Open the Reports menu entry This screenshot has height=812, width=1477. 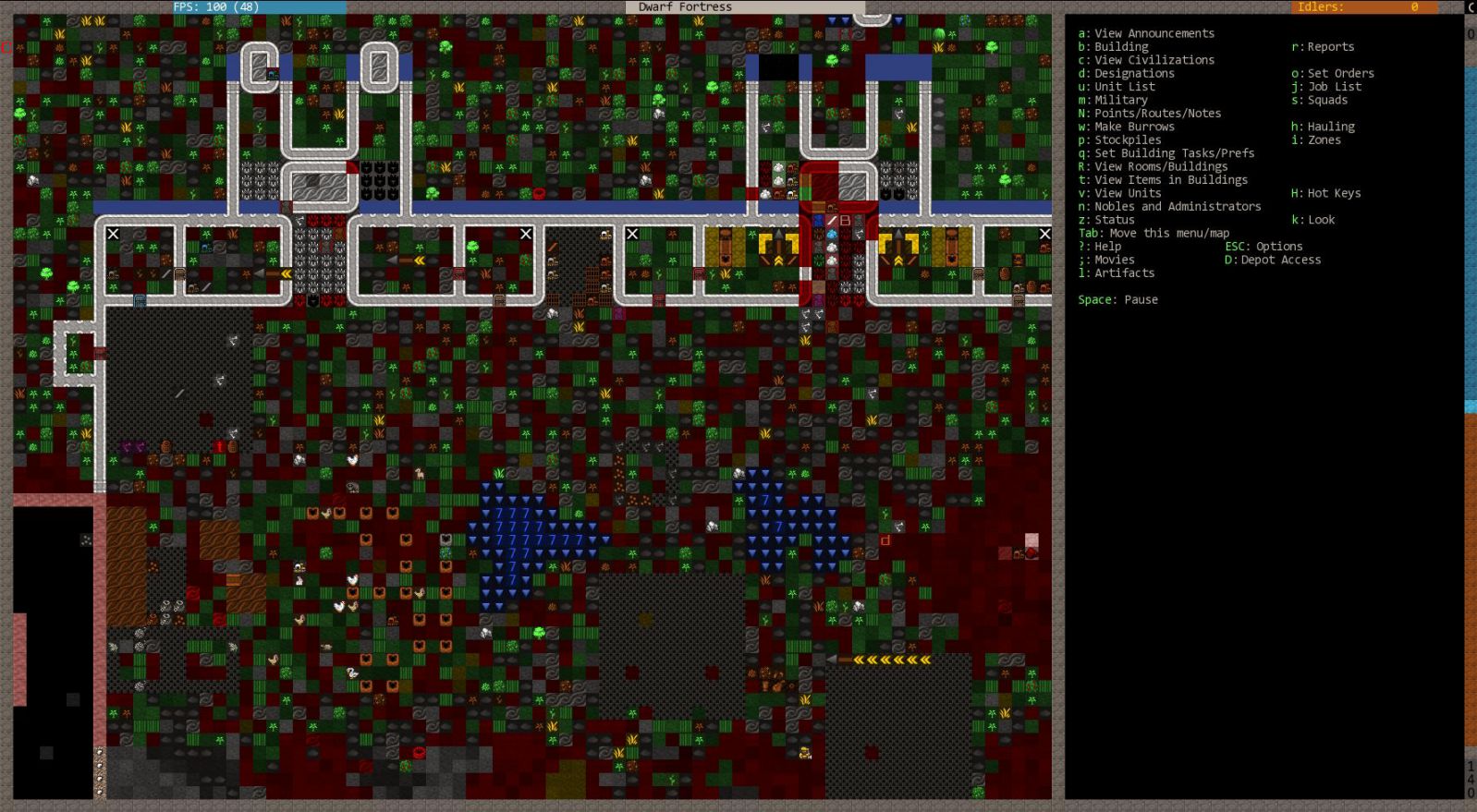click(x=1330, y=47)
